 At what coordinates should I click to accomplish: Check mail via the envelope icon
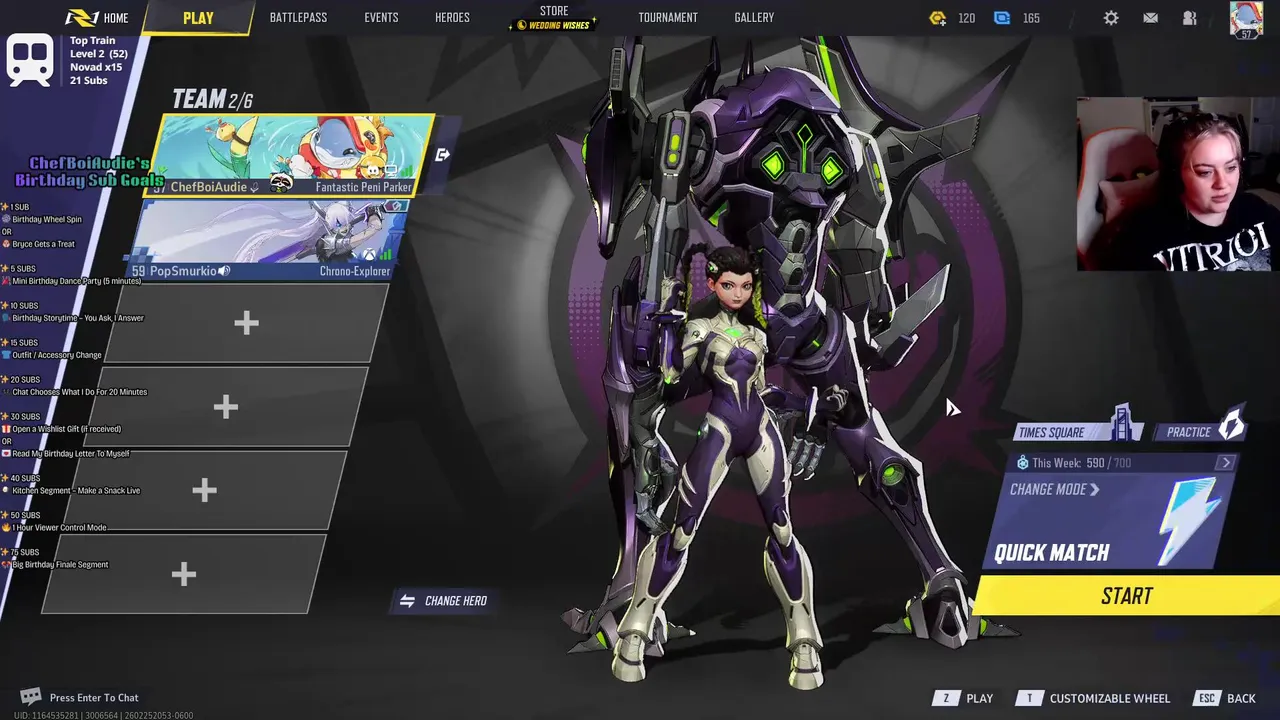(x=1150, y=18)
